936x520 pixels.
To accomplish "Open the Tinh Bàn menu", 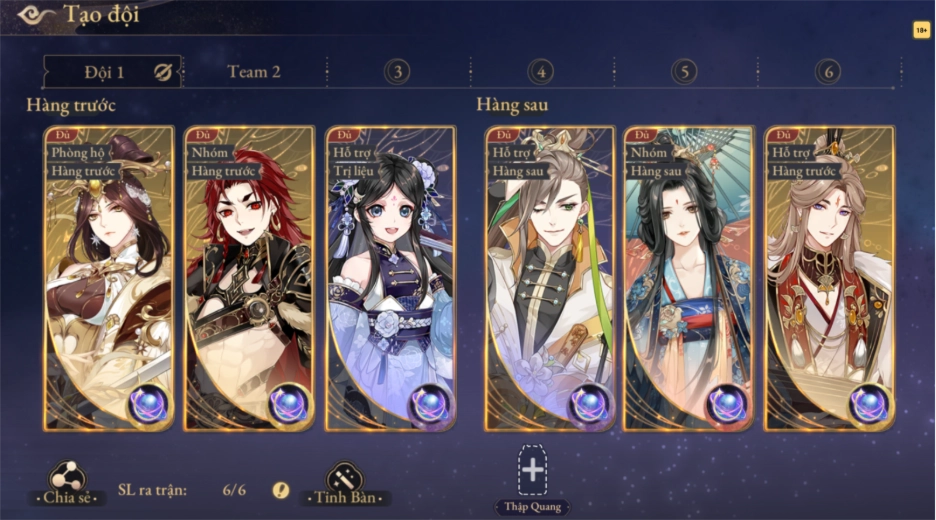I will click(345, 484).
